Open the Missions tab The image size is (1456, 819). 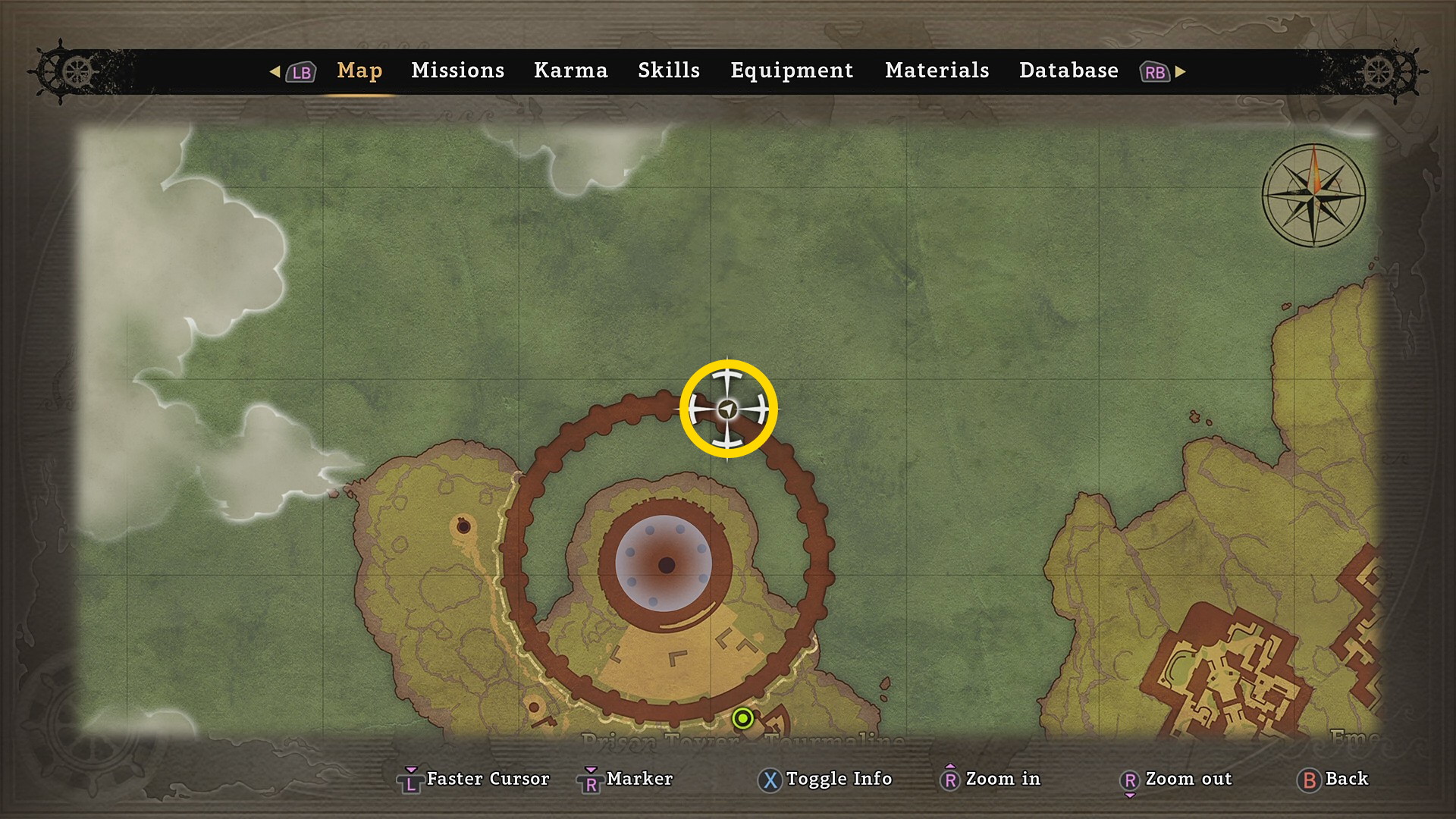coord(457,71)
